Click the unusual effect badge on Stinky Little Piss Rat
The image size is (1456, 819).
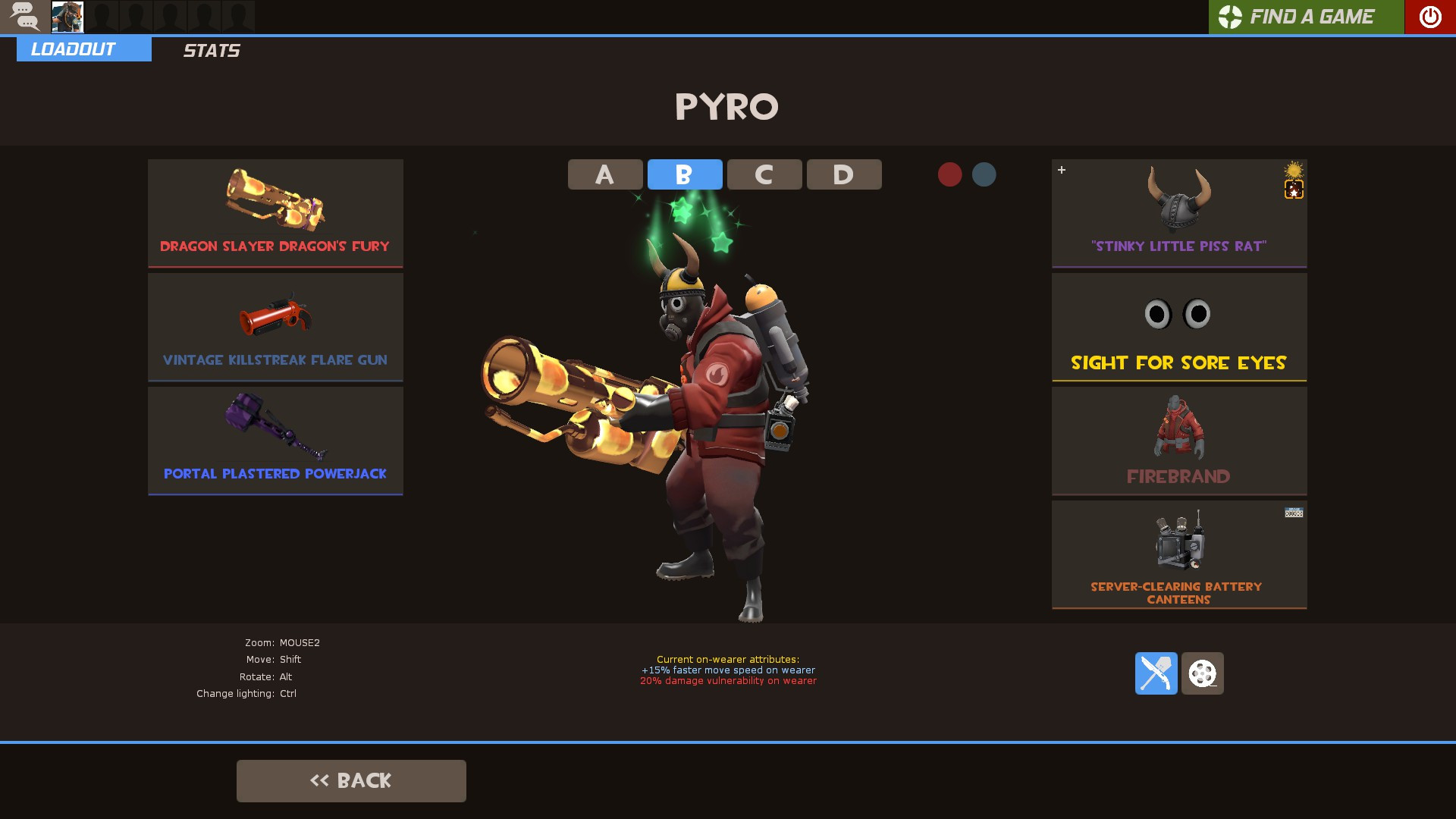click(x=1294, y=190)
